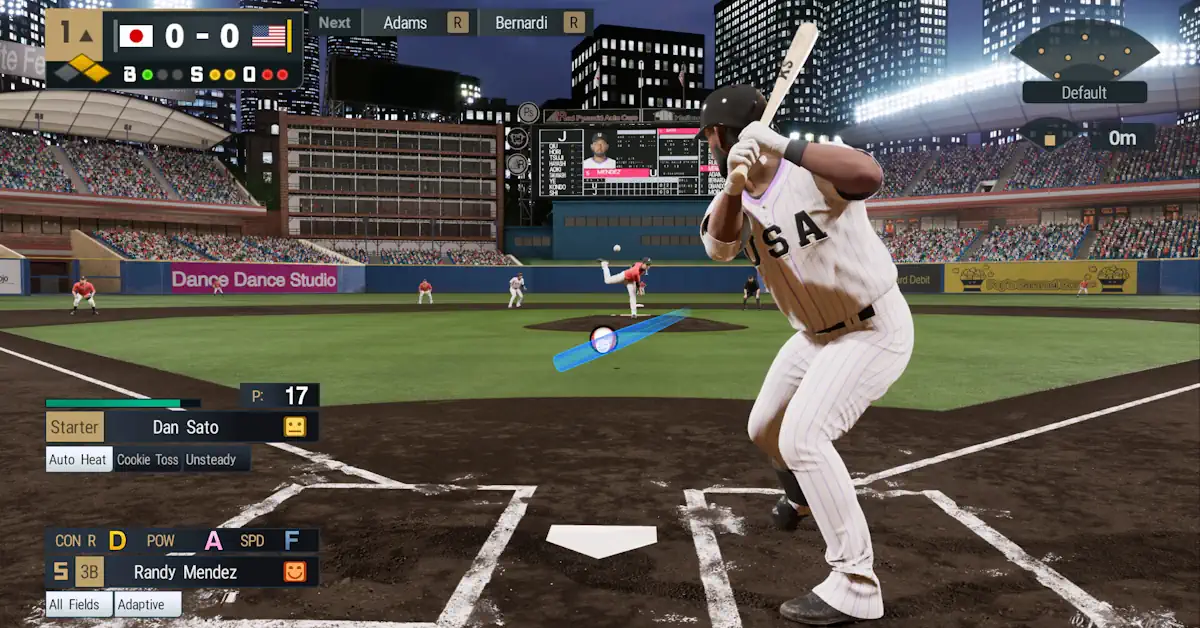The width and height of the screenshot is (1200, 628).
Task: Click the batter's orange mood face icon
Action: [x=294, y=572]
